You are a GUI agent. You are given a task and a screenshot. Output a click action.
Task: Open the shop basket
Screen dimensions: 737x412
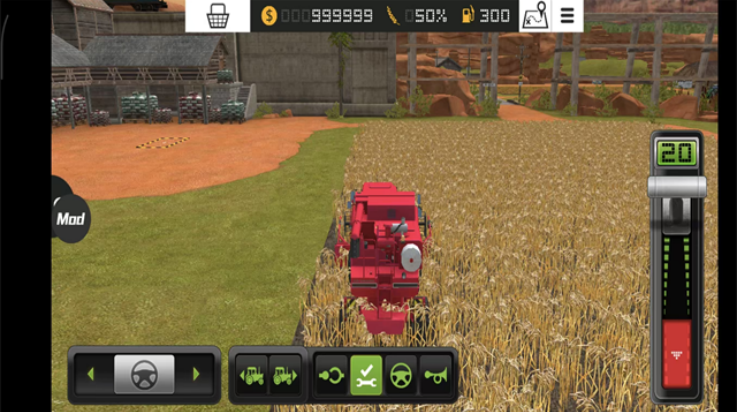click(x=217, y=15)
